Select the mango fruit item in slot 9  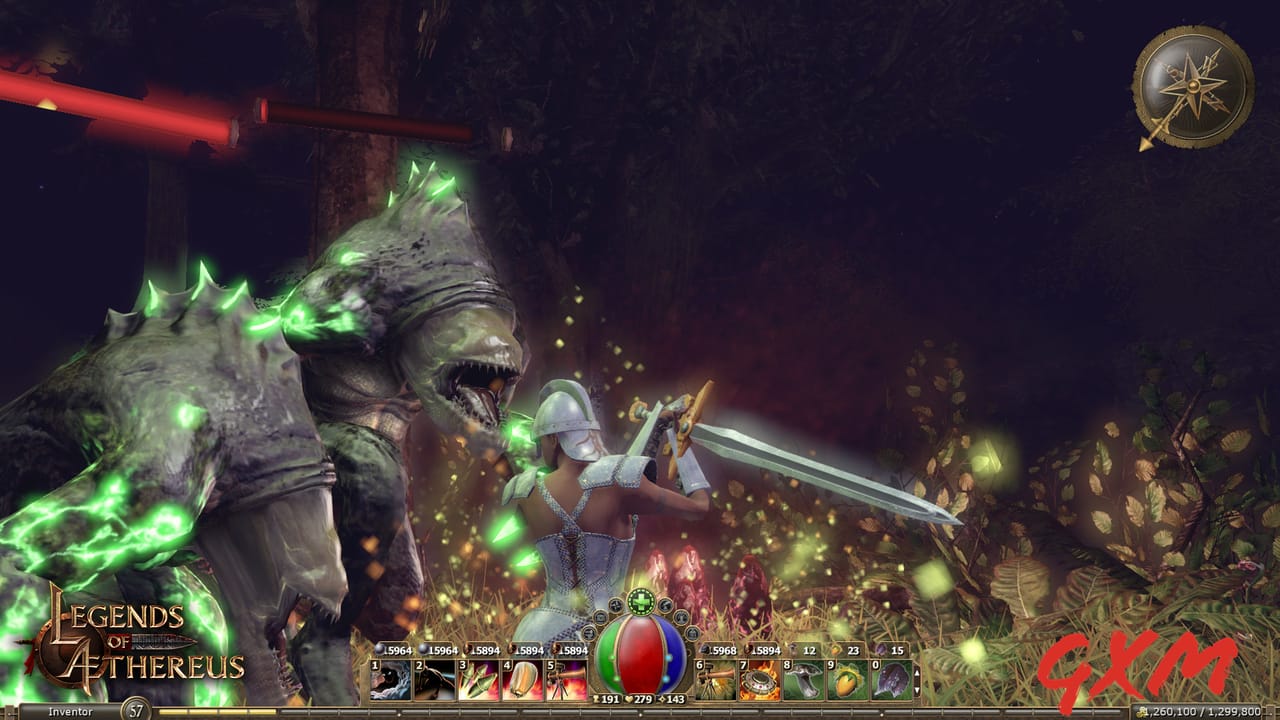point(848,679)
